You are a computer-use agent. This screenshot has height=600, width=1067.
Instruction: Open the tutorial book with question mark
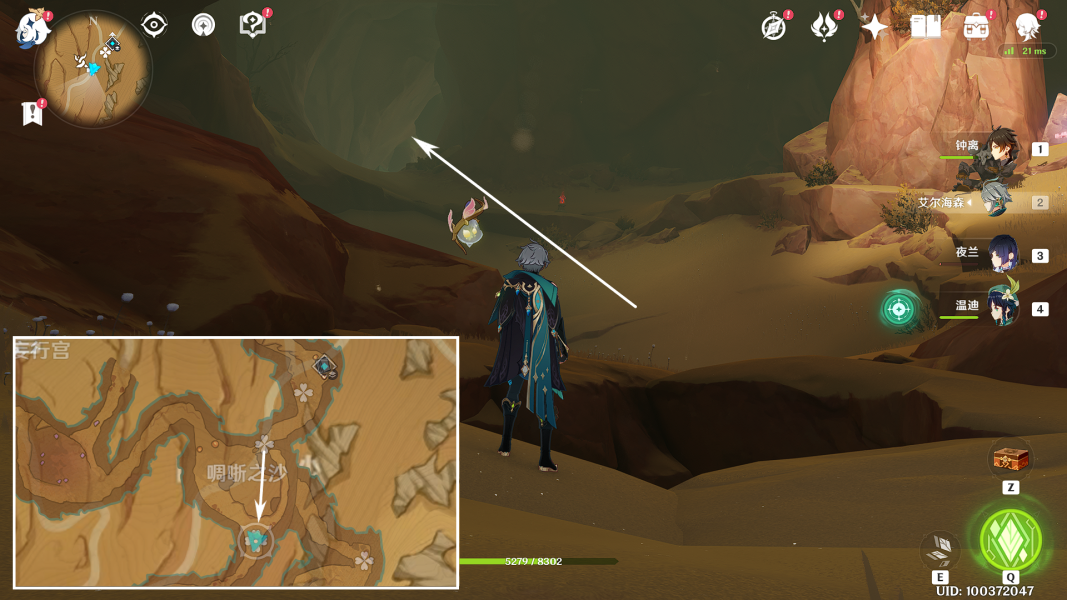[x=253, y=25]
